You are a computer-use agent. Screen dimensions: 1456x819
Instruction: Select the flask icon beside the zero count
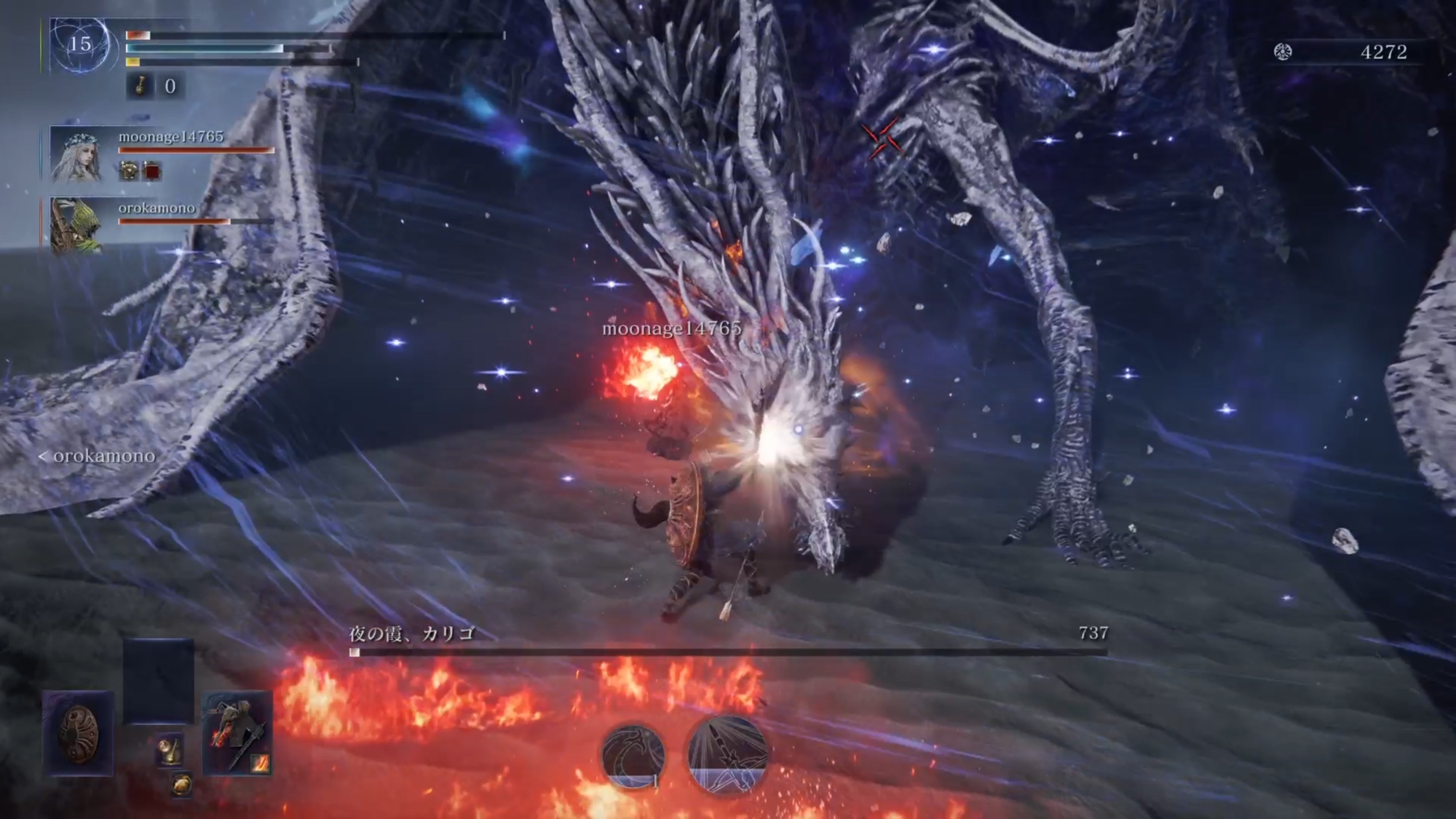[x=141, y=86]
